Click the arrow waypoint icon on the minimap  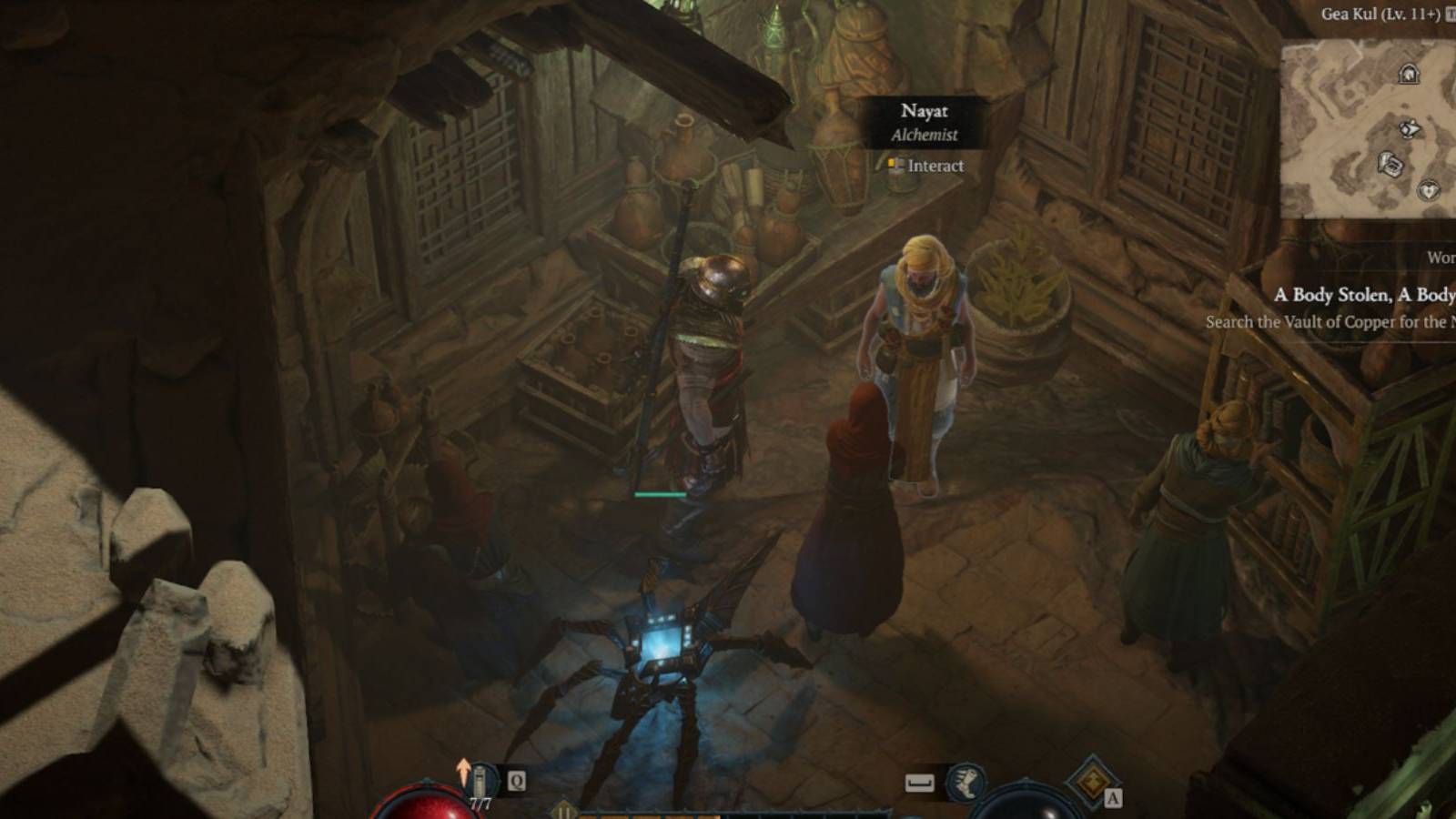point(1409,129)
